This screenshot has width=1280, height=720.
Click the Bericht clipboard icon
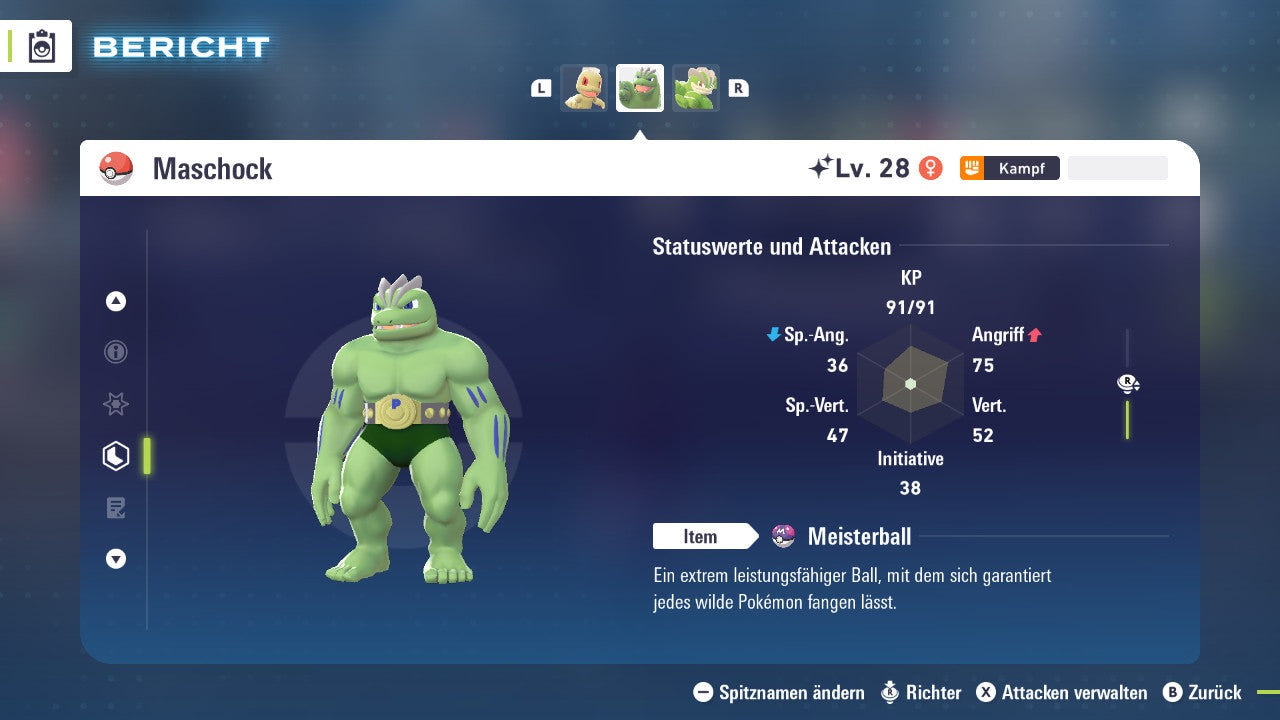point(42,46)
